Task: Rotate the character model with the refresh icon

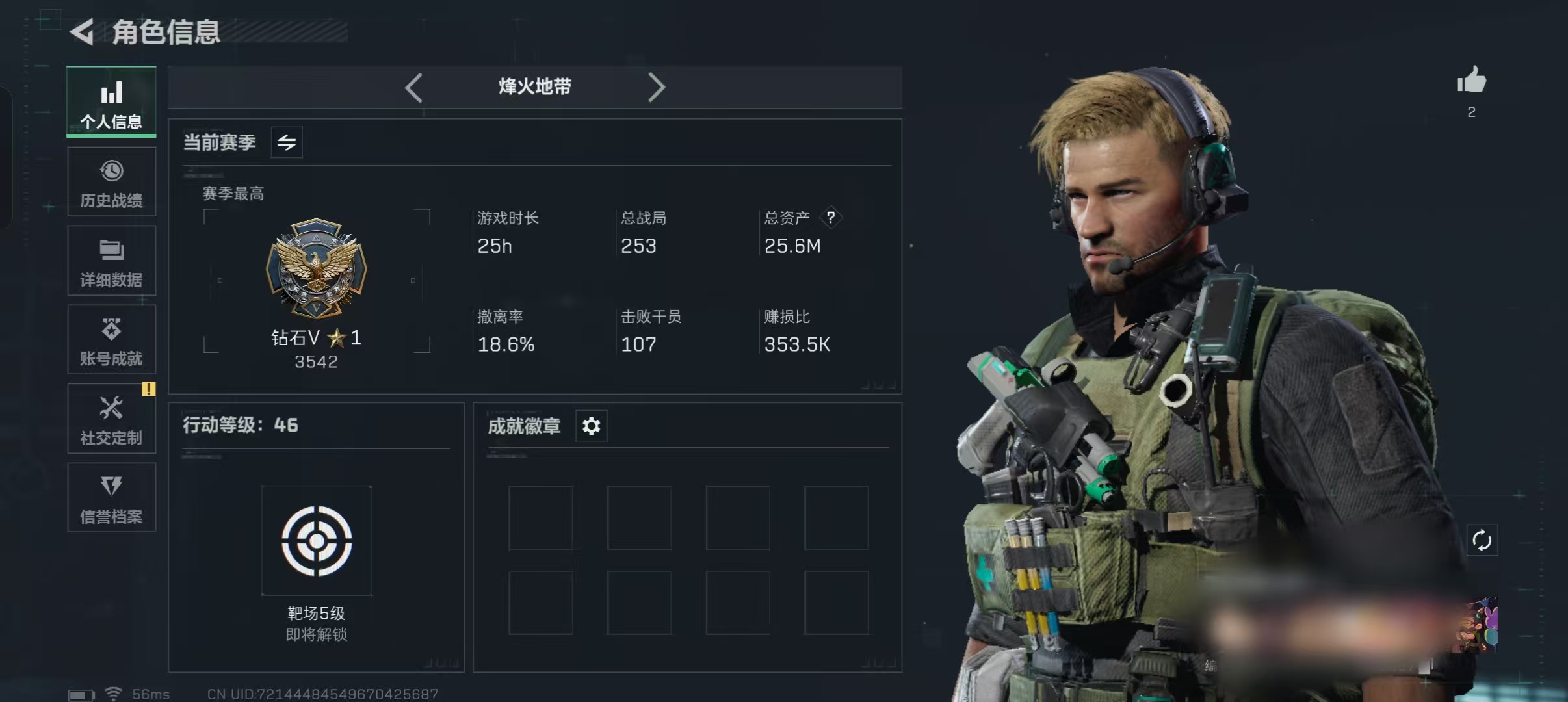Action: [x=1482, y=540]
